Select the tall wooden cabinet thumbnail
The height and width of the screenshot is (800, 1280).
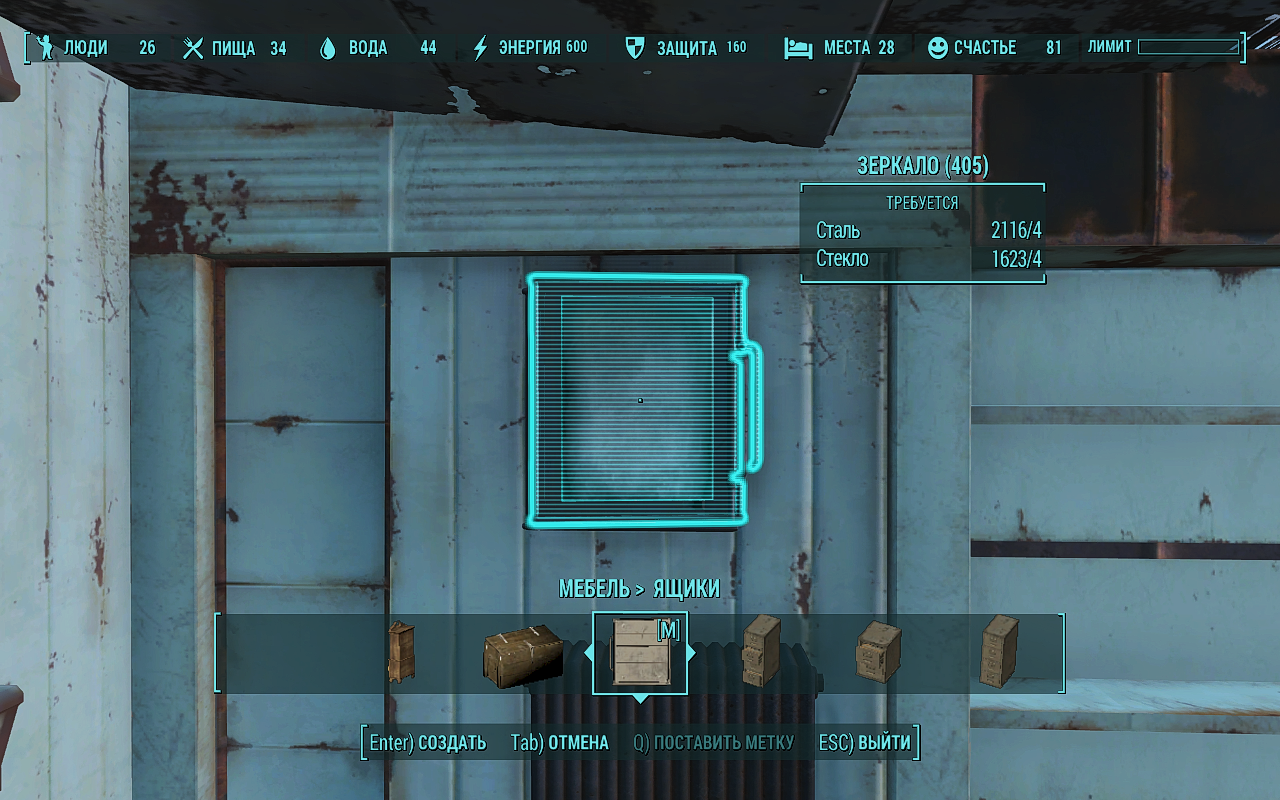click(401, 653)
